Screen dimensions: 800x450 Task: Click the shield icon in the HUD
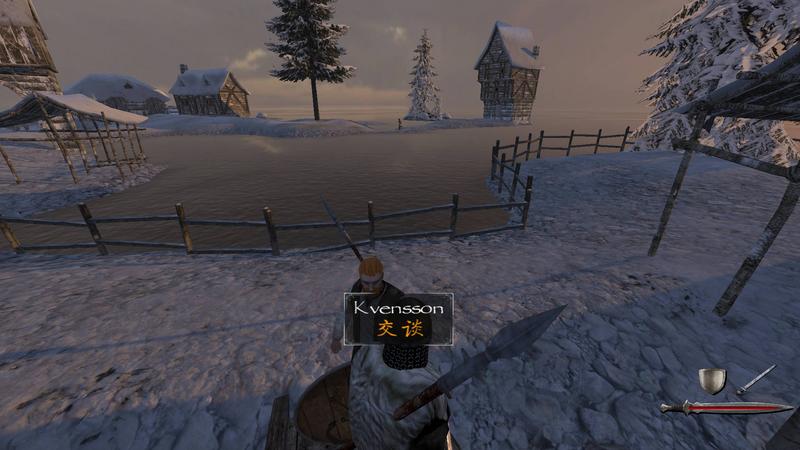click(712, 381)
